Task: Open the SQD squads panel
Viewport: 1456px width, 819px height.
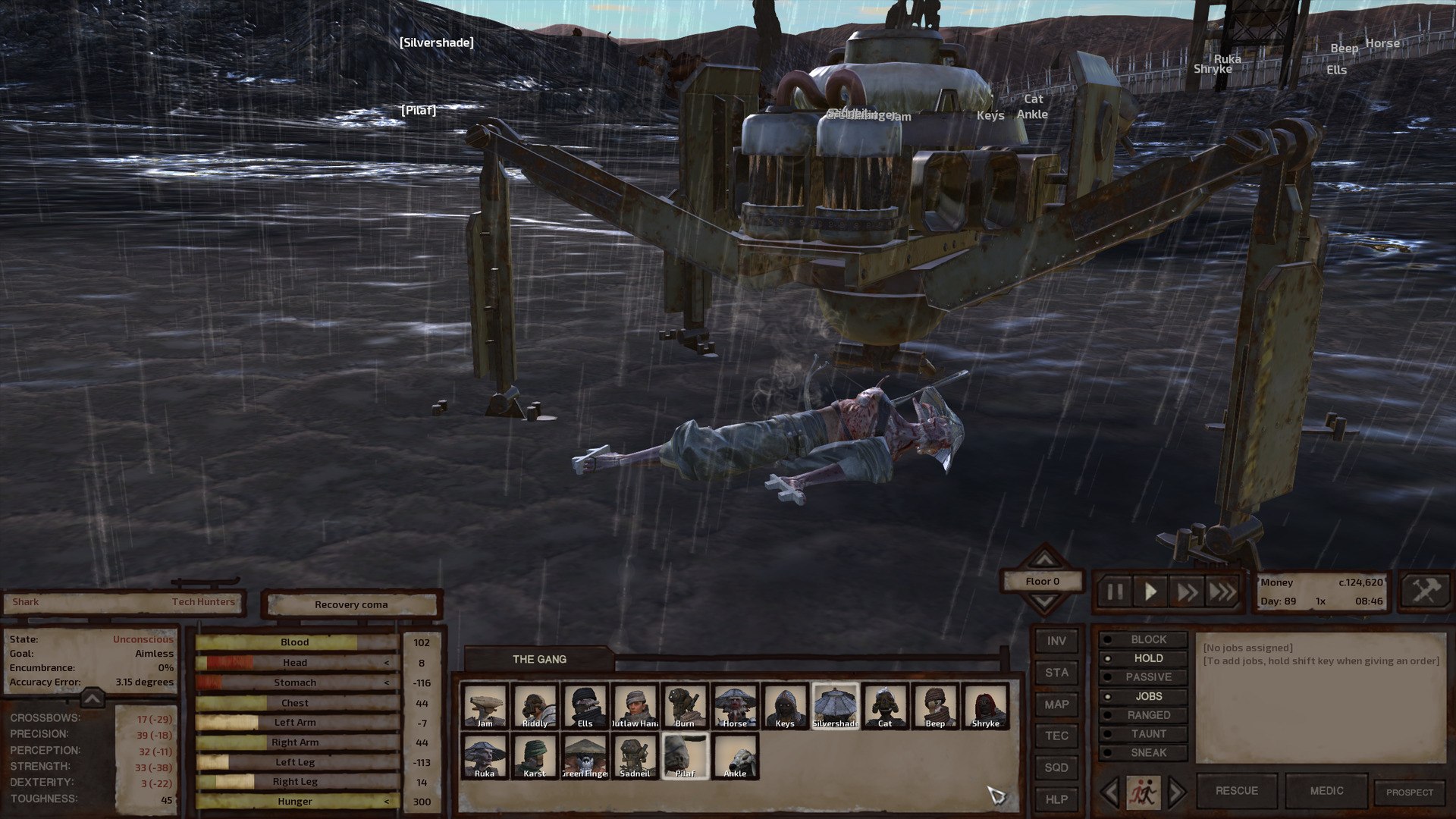Action: click(x=1056, y=767)
